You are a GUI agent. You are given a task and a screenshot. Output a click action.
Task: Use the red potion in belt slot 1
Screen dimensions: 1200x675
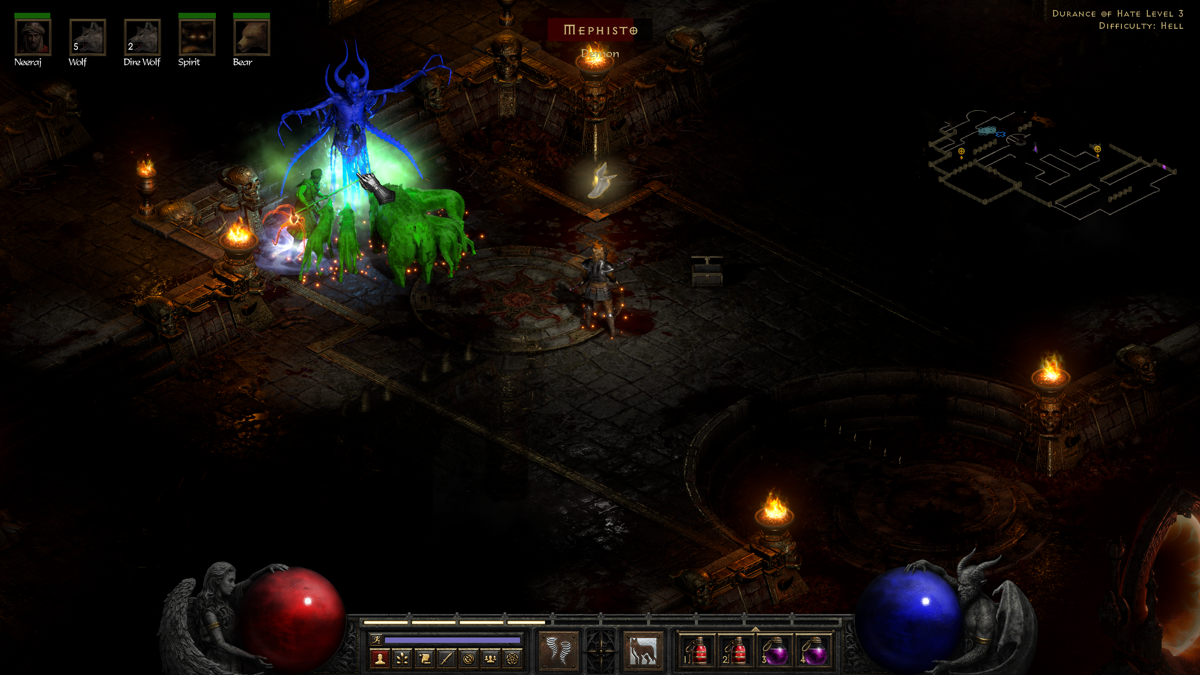tap(698, 652)
